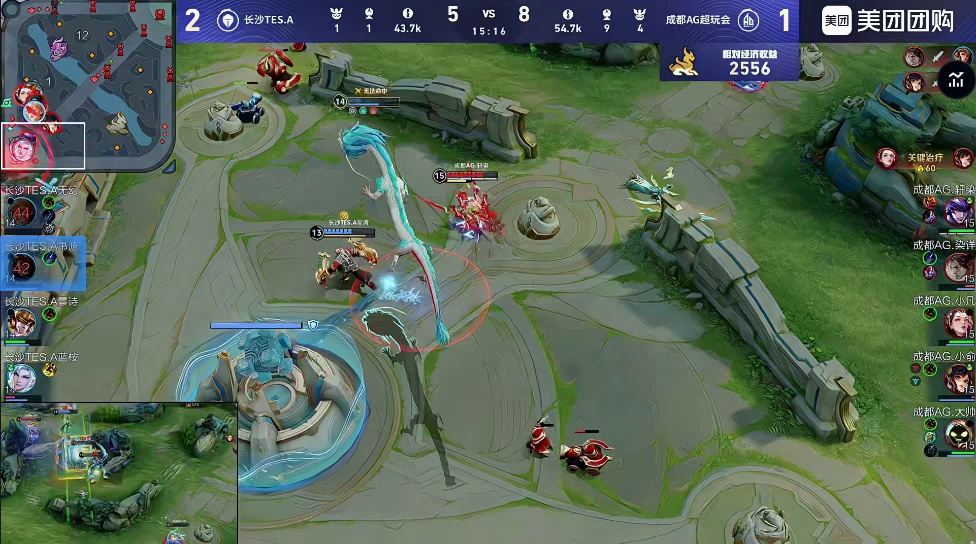Choose 成都AG.染洋 hero portrait
This screenshot has width=976, height=544.
click(x=958, y=267)
